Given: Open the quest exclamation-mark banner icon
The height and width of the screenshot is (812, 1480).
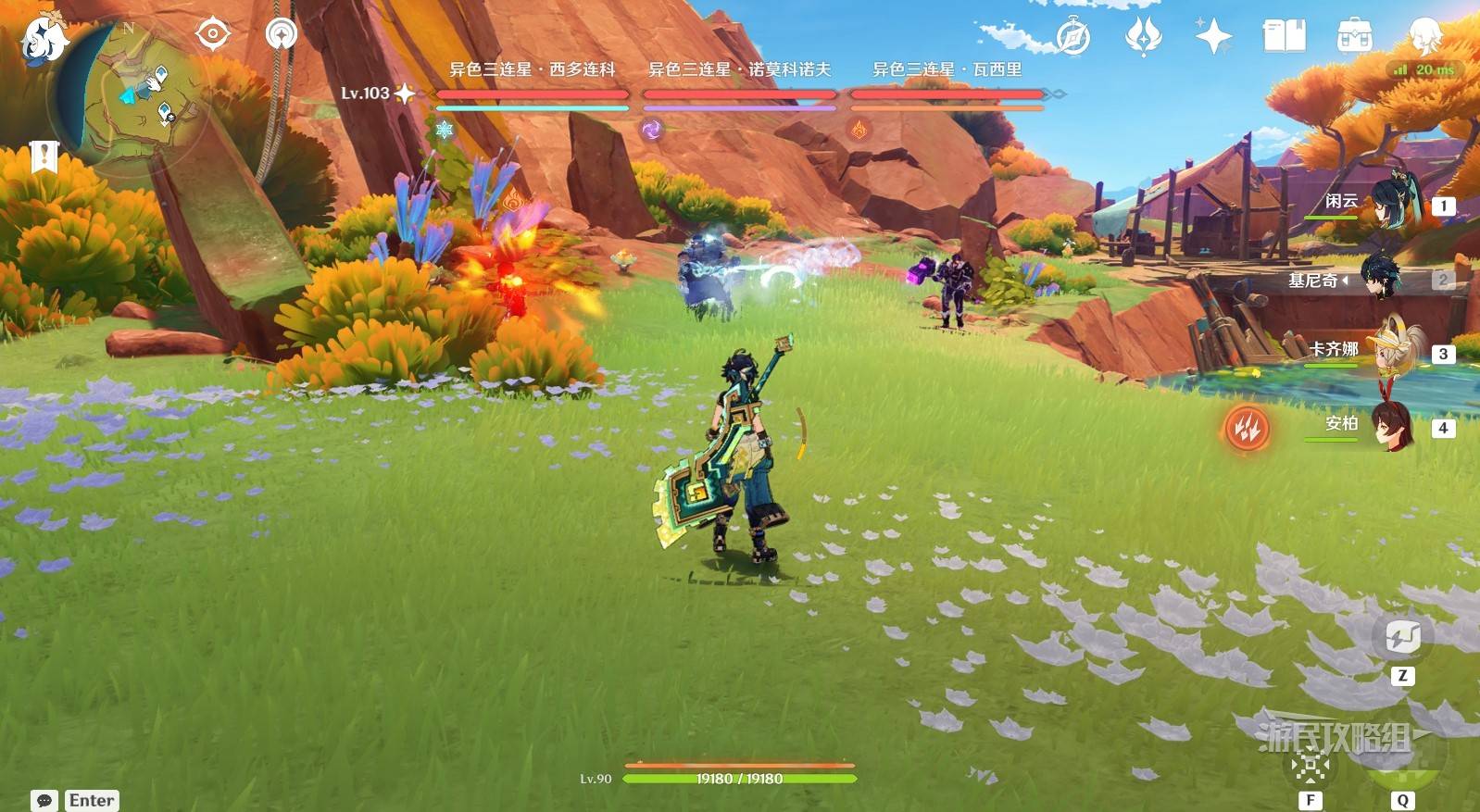Looking at the screenshot, I should [x=44, y=157].
